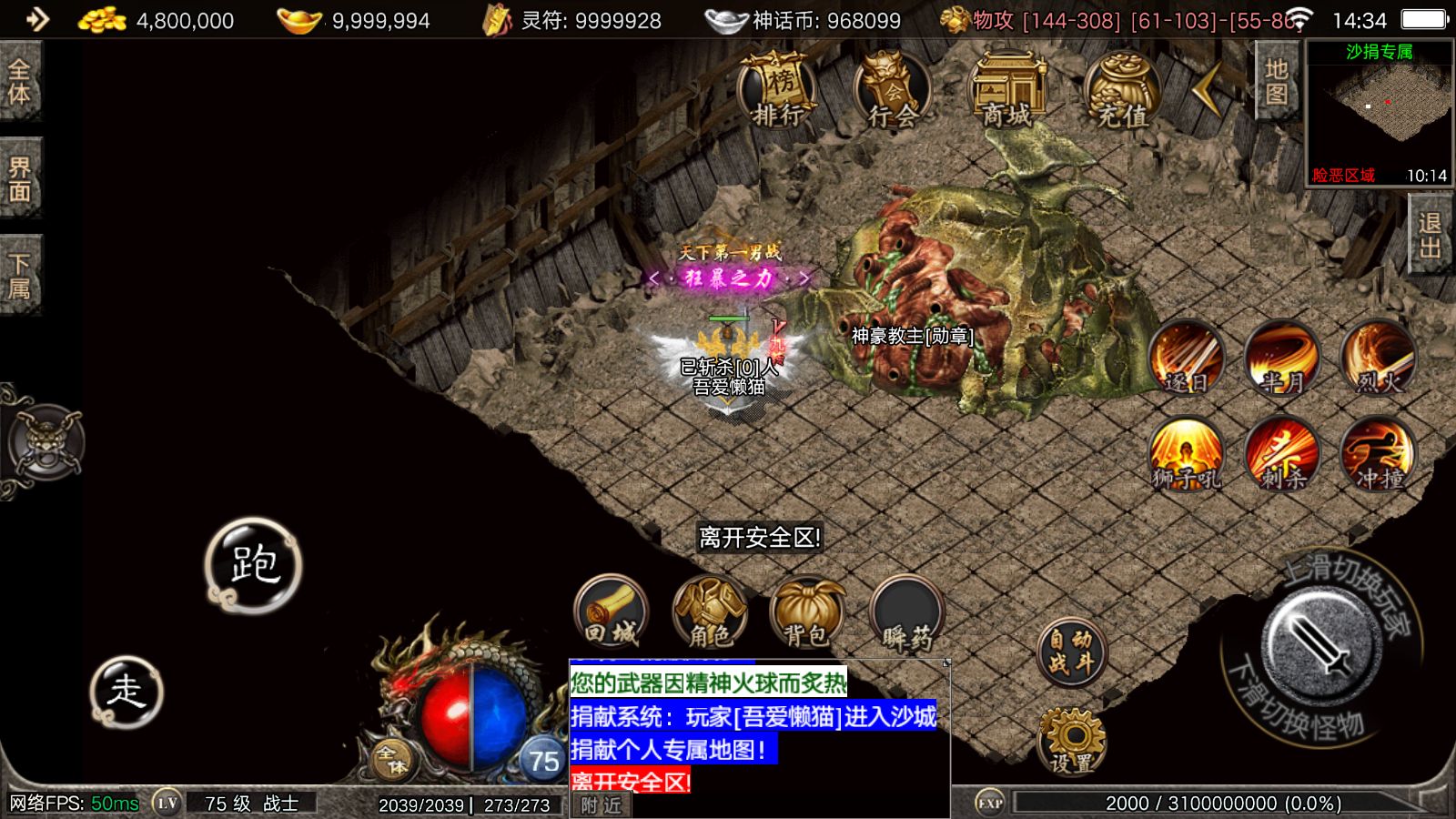The height and width of the screenshot is (819, 1456).
Task: Toggle 自动战斗 auto battle
Action: coord(1071,652)
